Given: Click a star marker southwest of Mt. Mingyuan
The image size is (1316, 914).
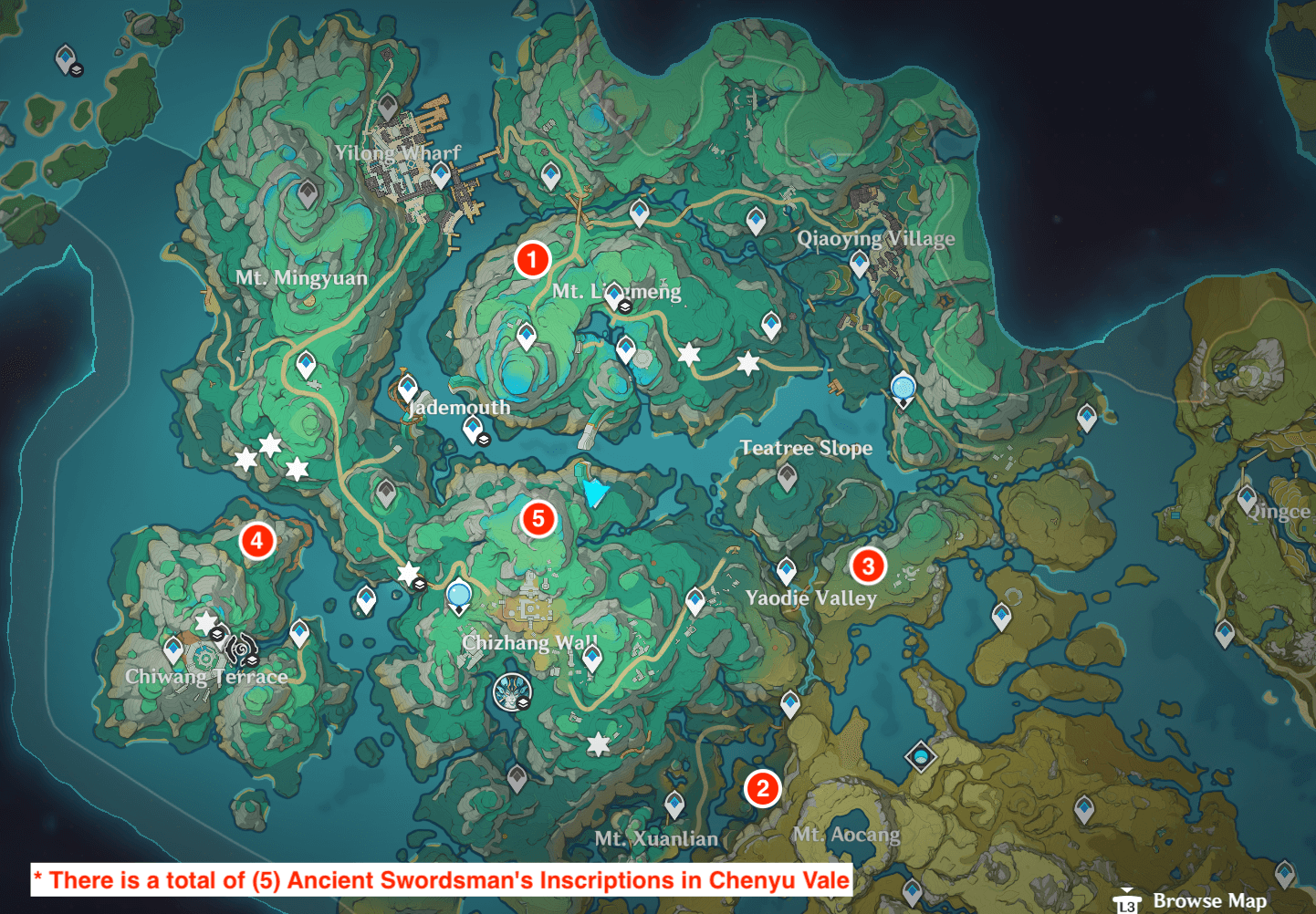Looking at the screenshot, I should pos(245,459).
